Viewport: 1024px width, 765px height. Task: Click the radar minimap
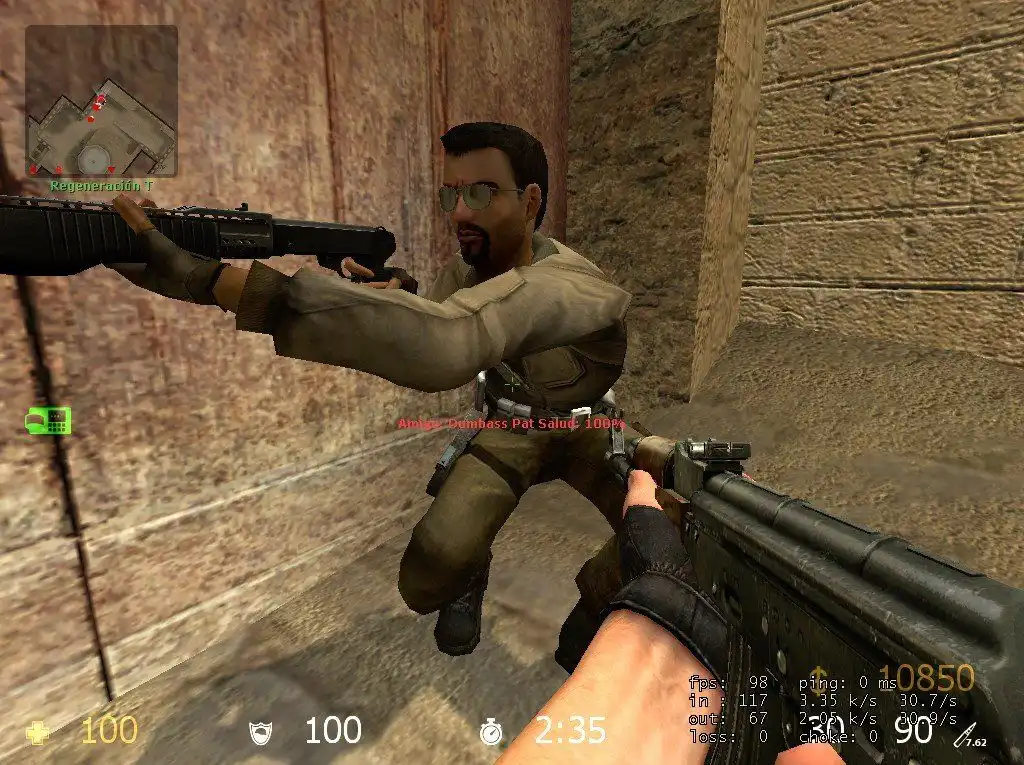tap(101, 101)
